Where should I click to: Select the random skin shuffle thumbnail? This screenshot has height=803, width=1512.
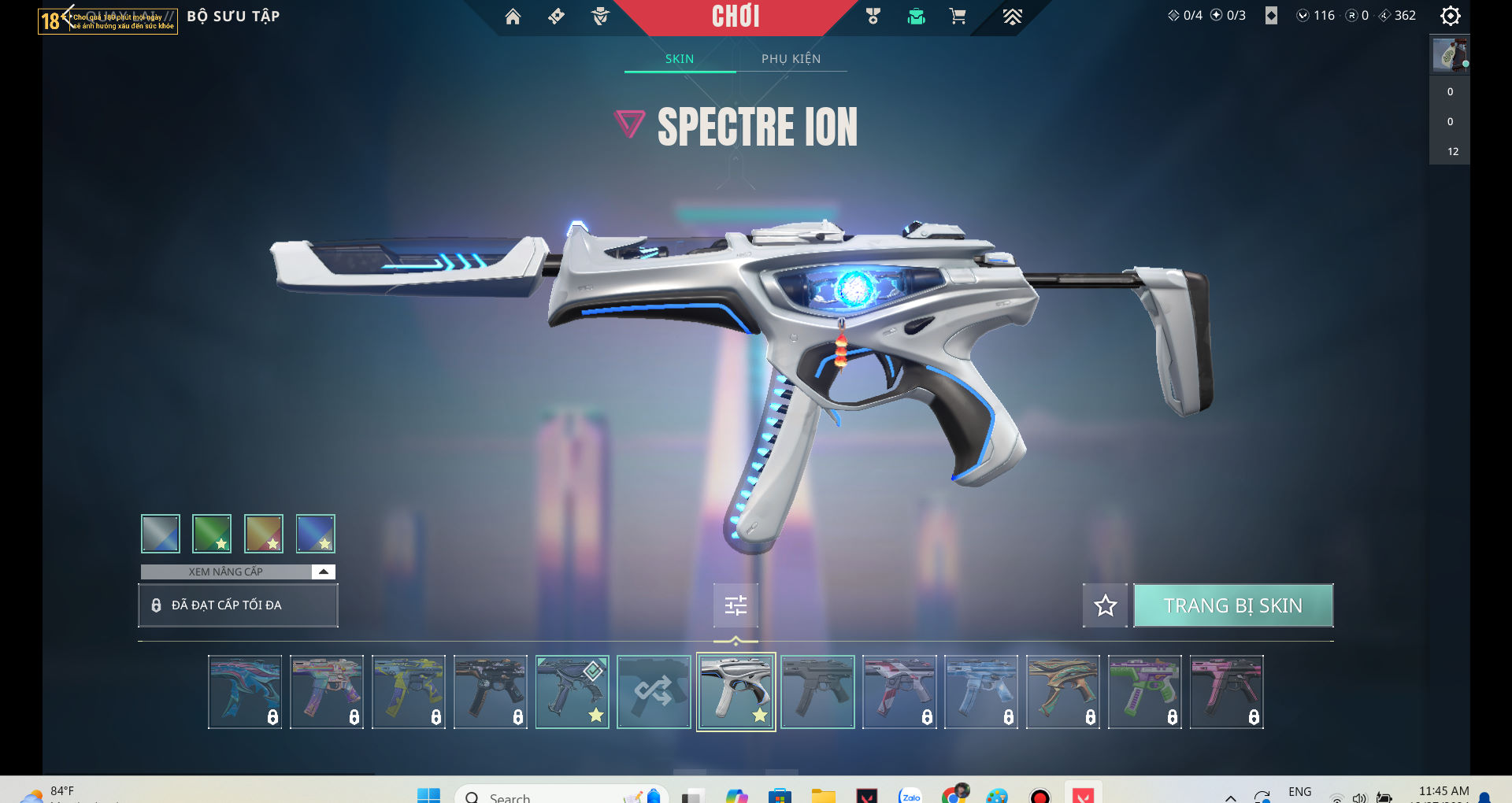pyautogui.click(x=654, y=692)
